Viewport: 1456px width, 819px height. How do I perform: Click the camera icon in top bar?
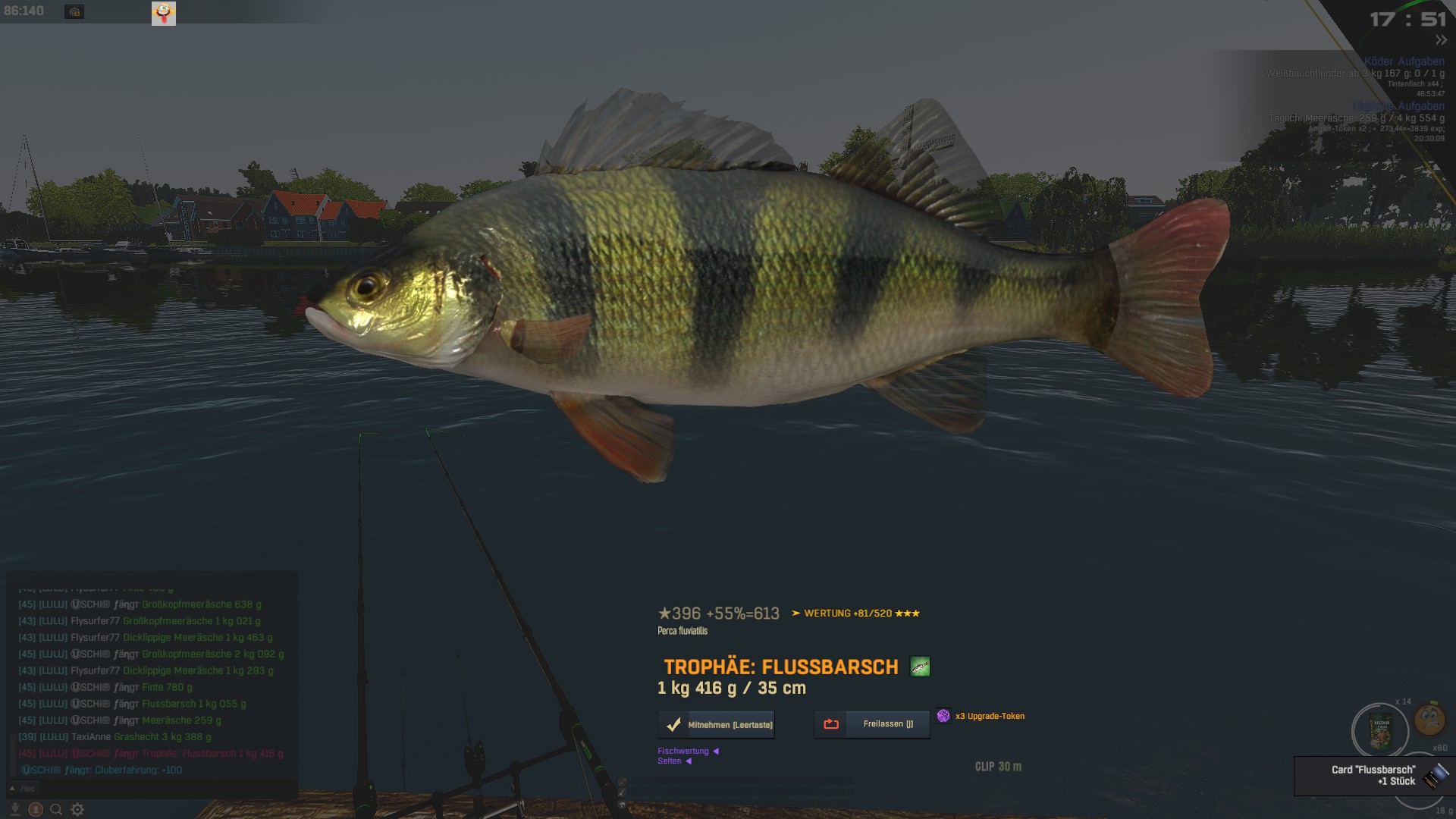click(x=74, y=12)
